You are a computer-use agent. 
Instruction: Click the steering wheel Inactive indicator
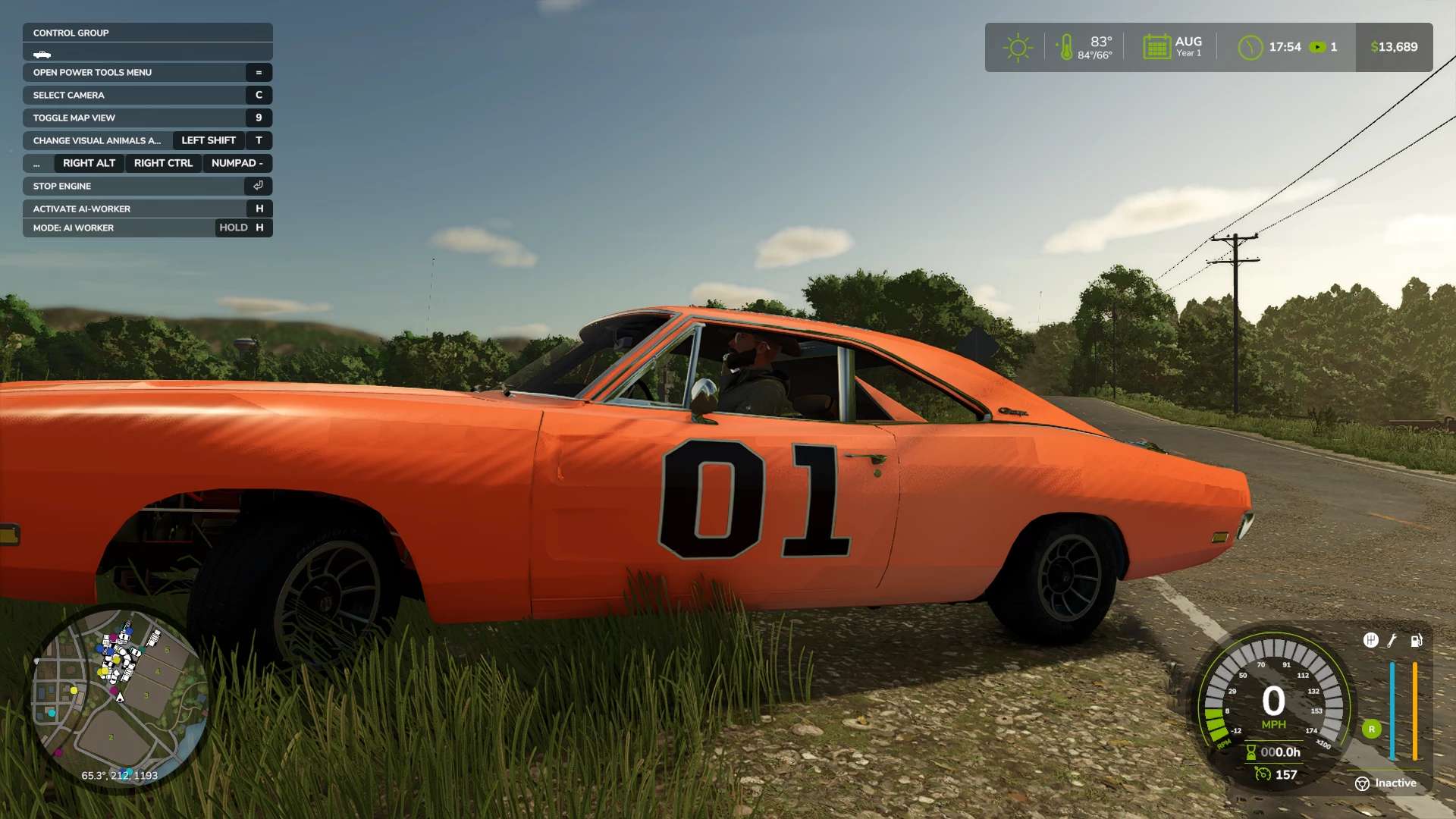(1362, 783)
